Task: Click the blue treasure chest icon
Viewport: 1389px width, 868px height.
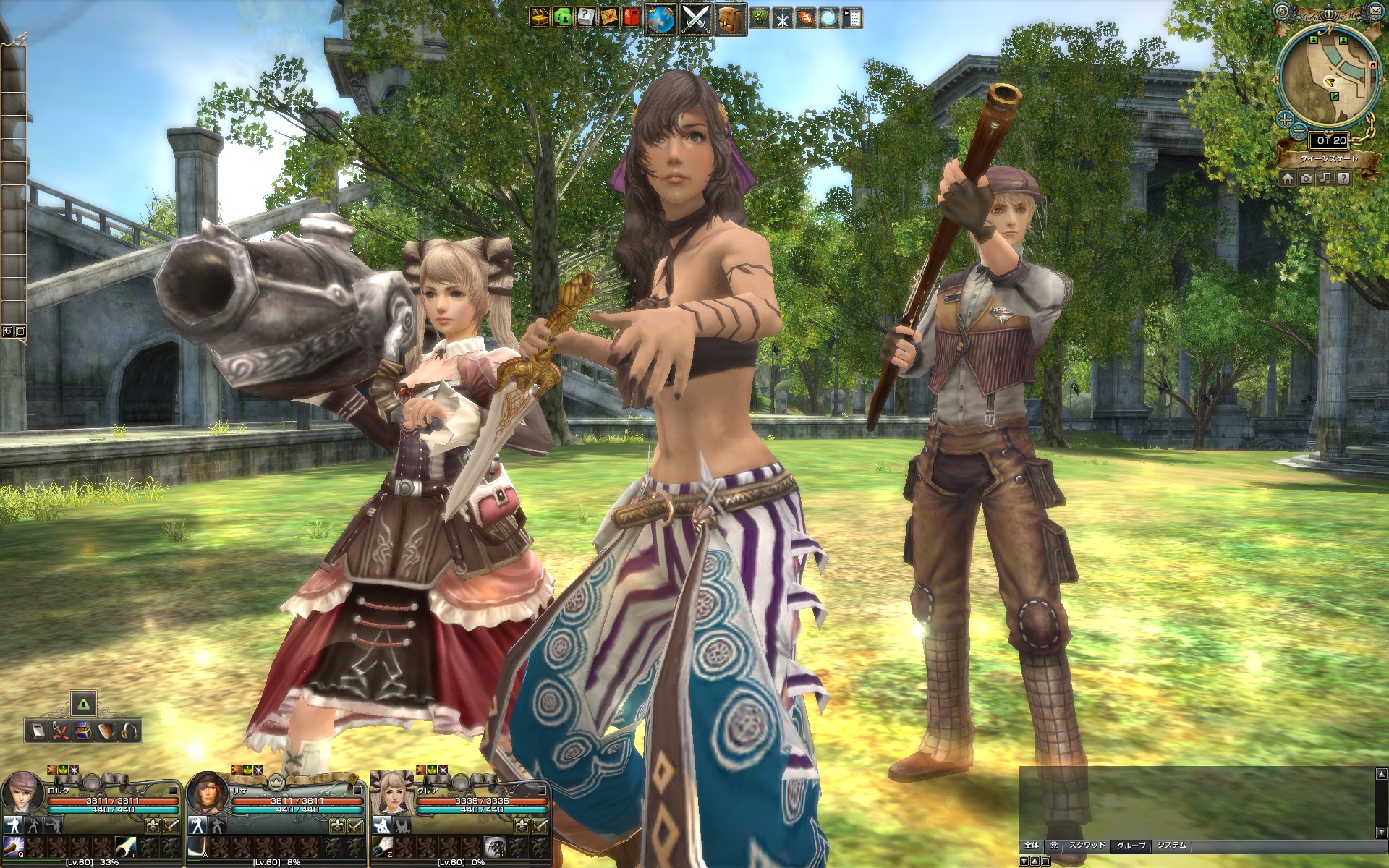Action: tap(83, 731)
